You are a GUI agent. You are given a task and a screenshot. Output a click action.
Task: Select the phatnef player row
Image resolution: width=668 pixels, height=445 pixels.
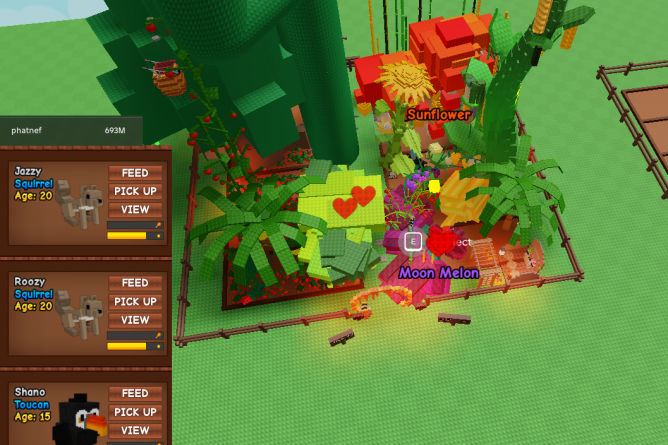point(70,130)
